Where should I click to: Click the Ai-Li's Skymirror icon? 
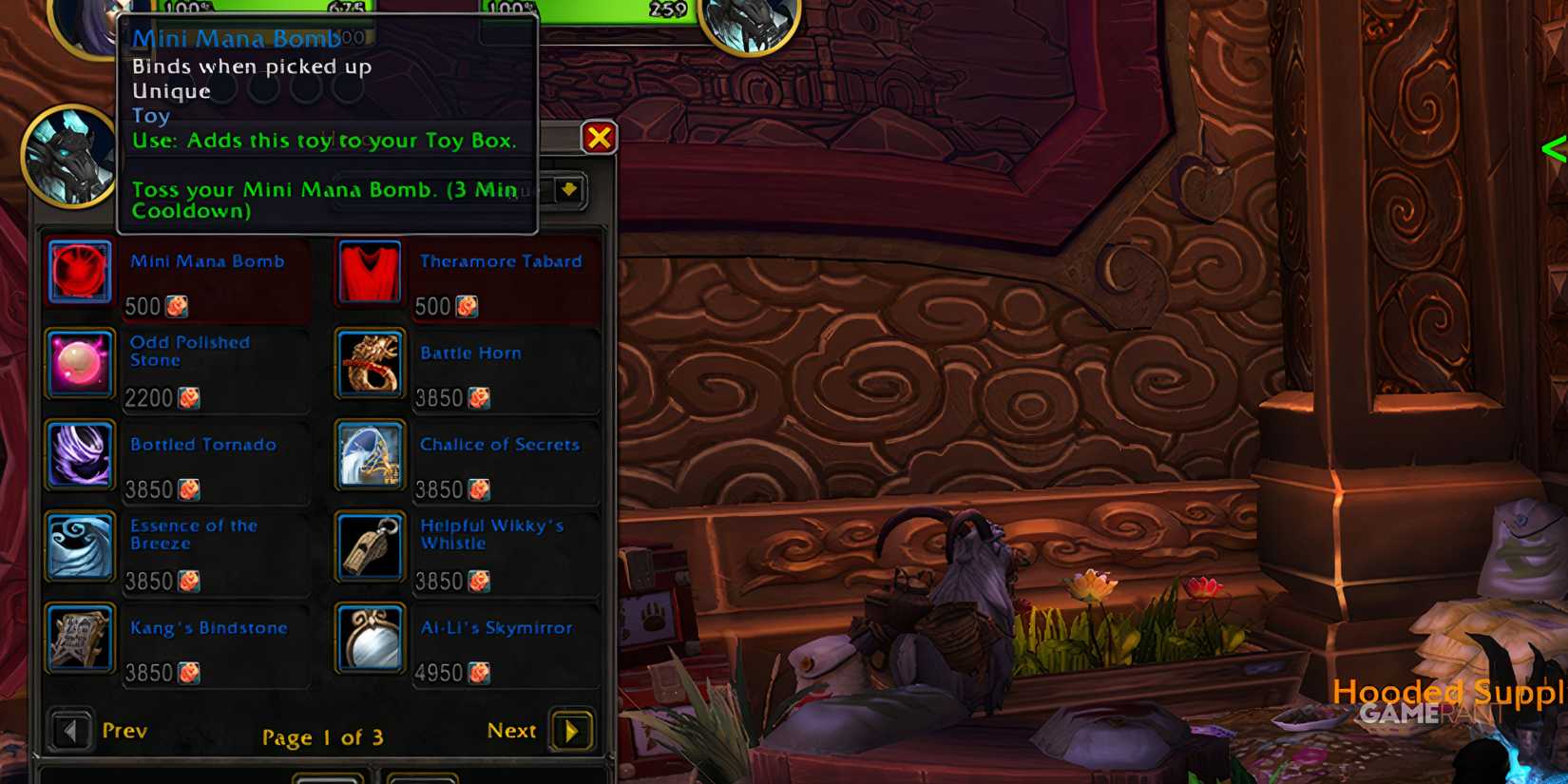point(370,639)
